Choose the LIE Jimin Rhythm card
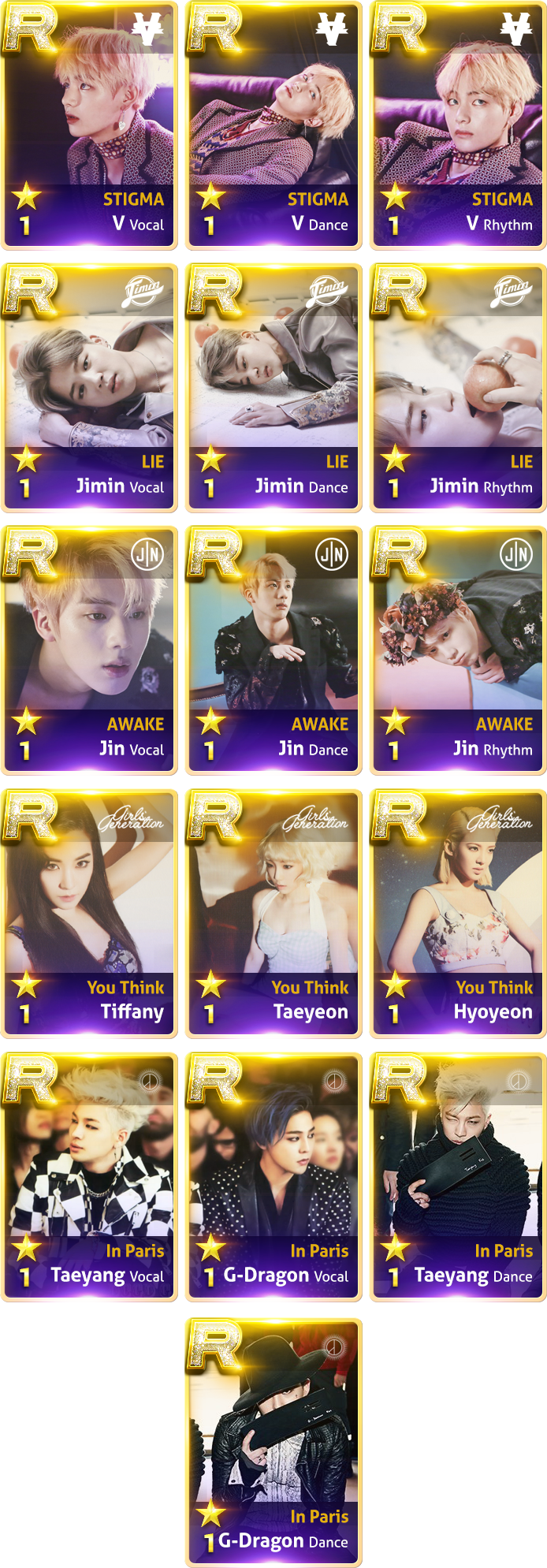Screen dimensions: 547x1568 (x=458, y=388)
